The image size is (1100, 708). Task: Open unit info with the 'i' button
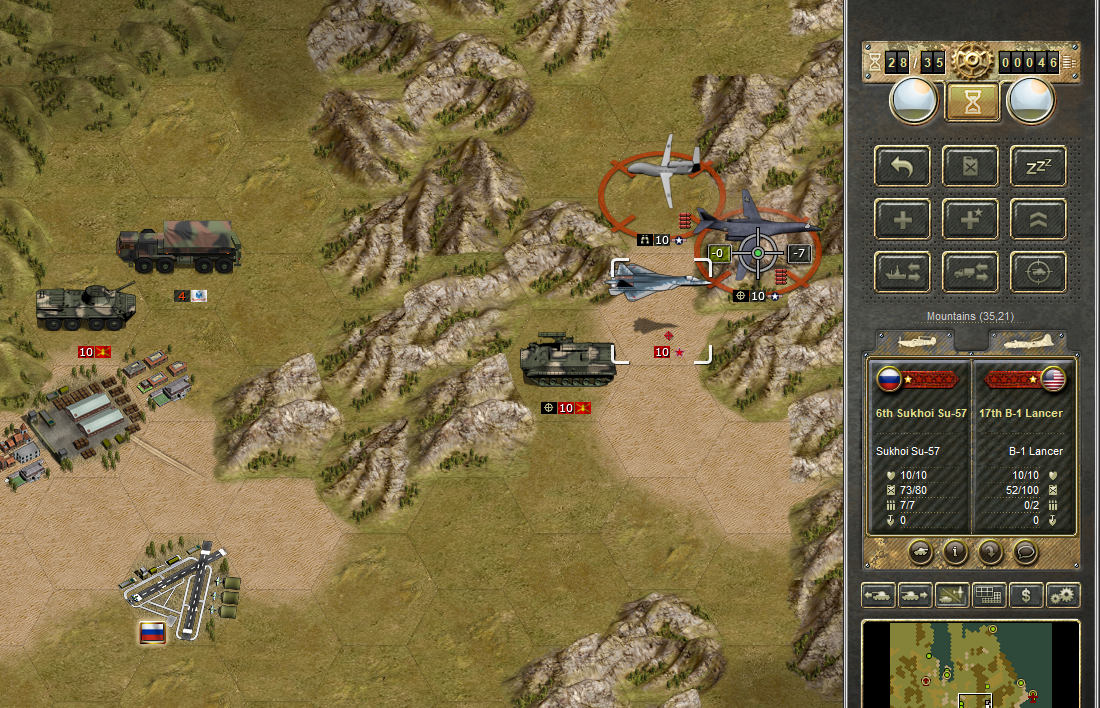(x=956, y=552)
